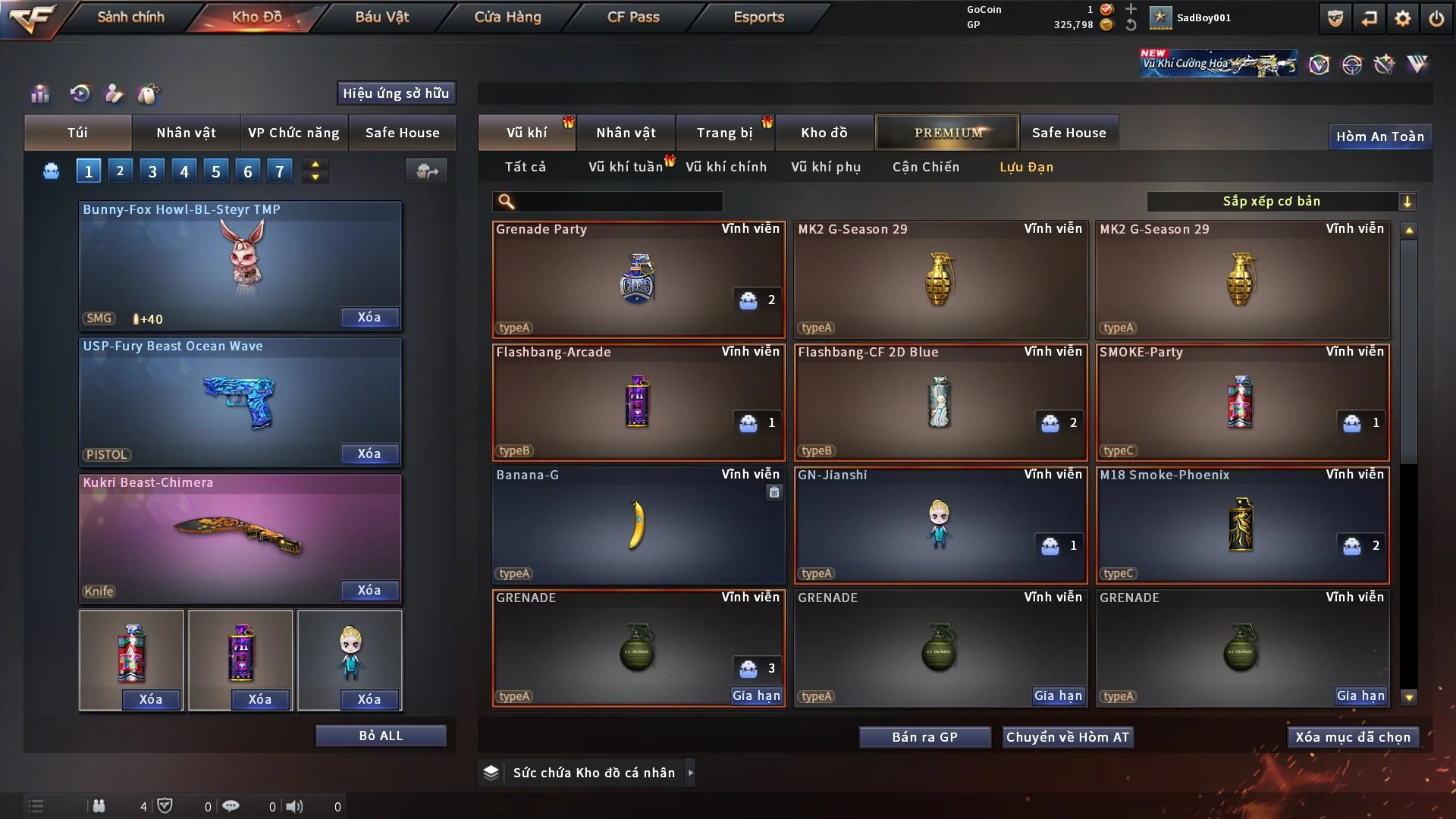Select the Vũ khí chính filter
The image size is (1456, 819).
[x=726, y=167]
